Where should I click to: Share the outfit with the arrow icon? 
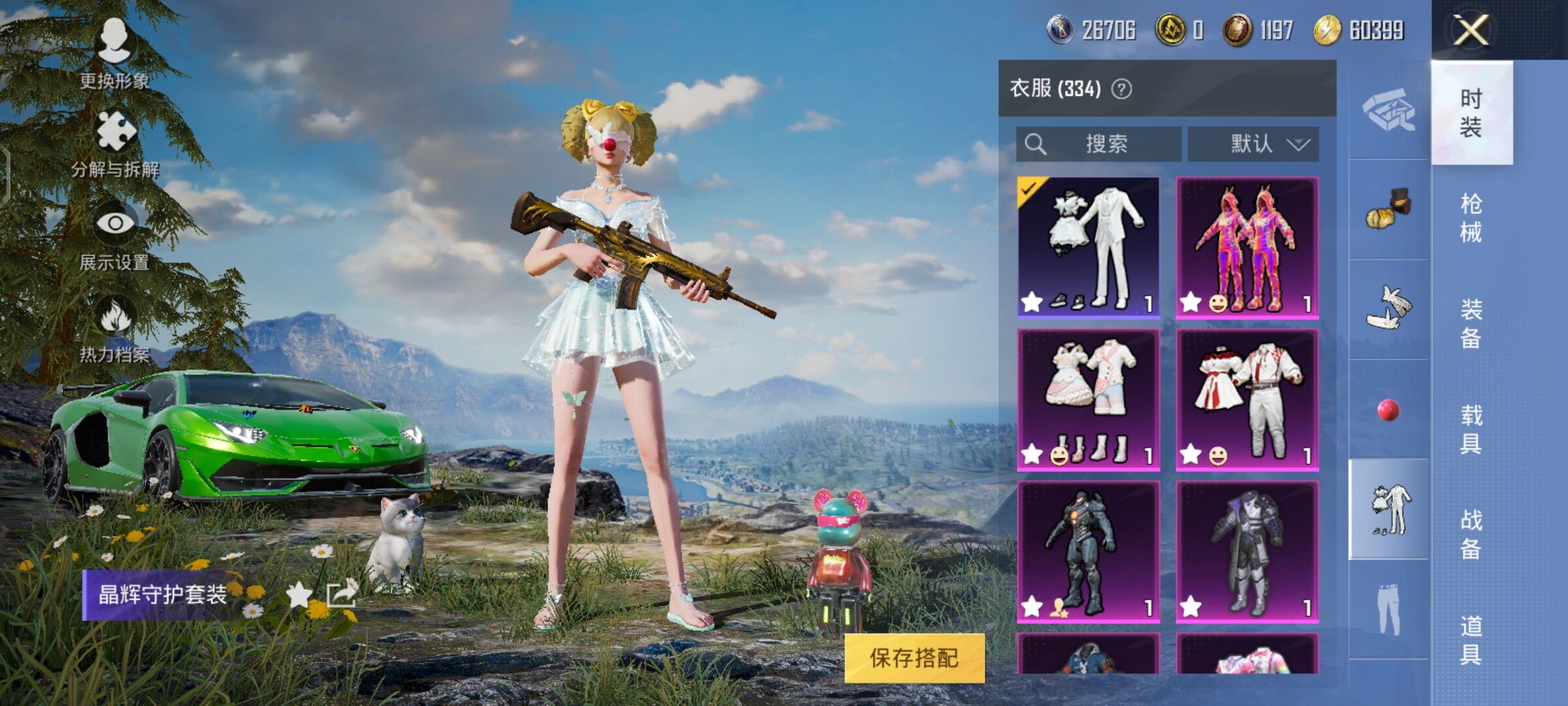click(341, 594)
